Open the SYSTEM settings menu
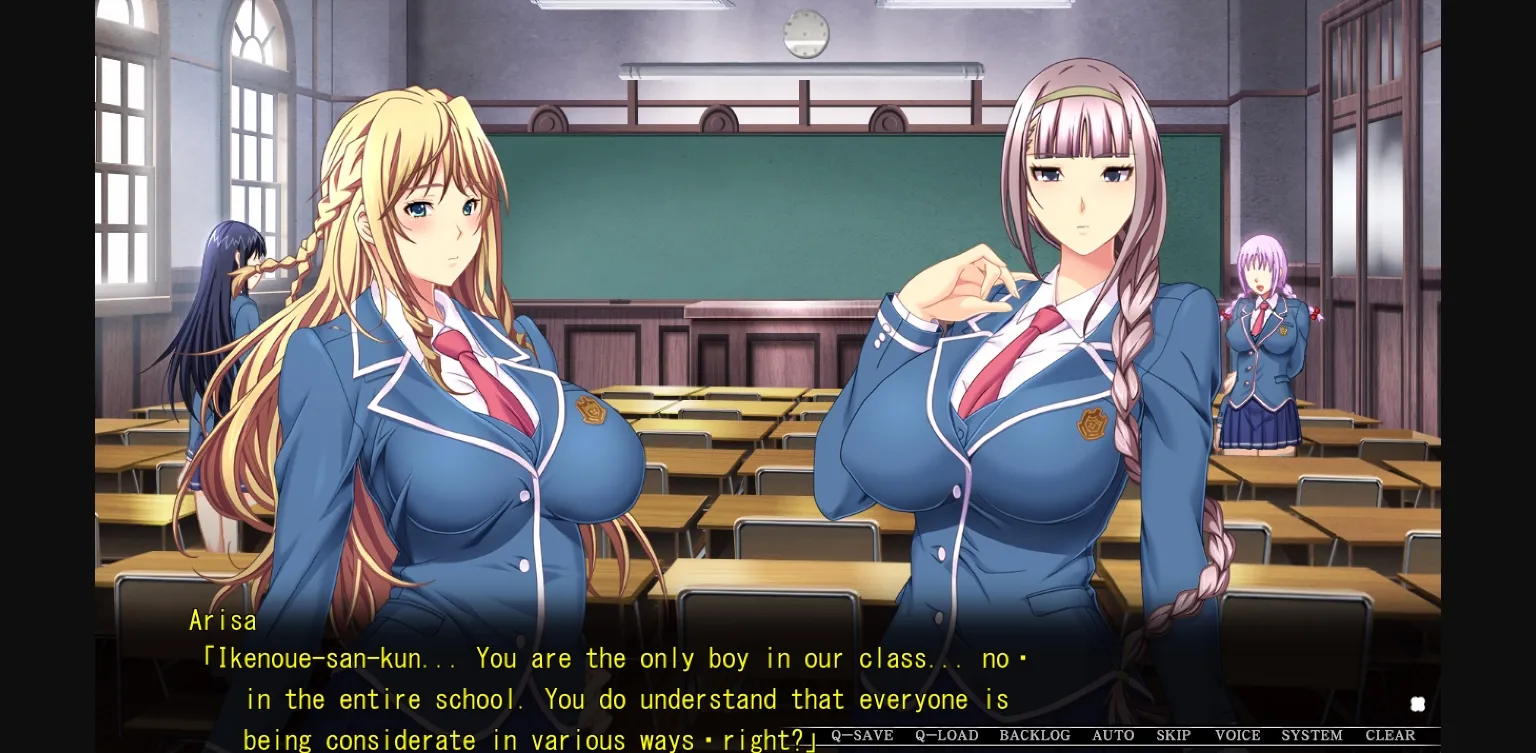 (1310, 735)
